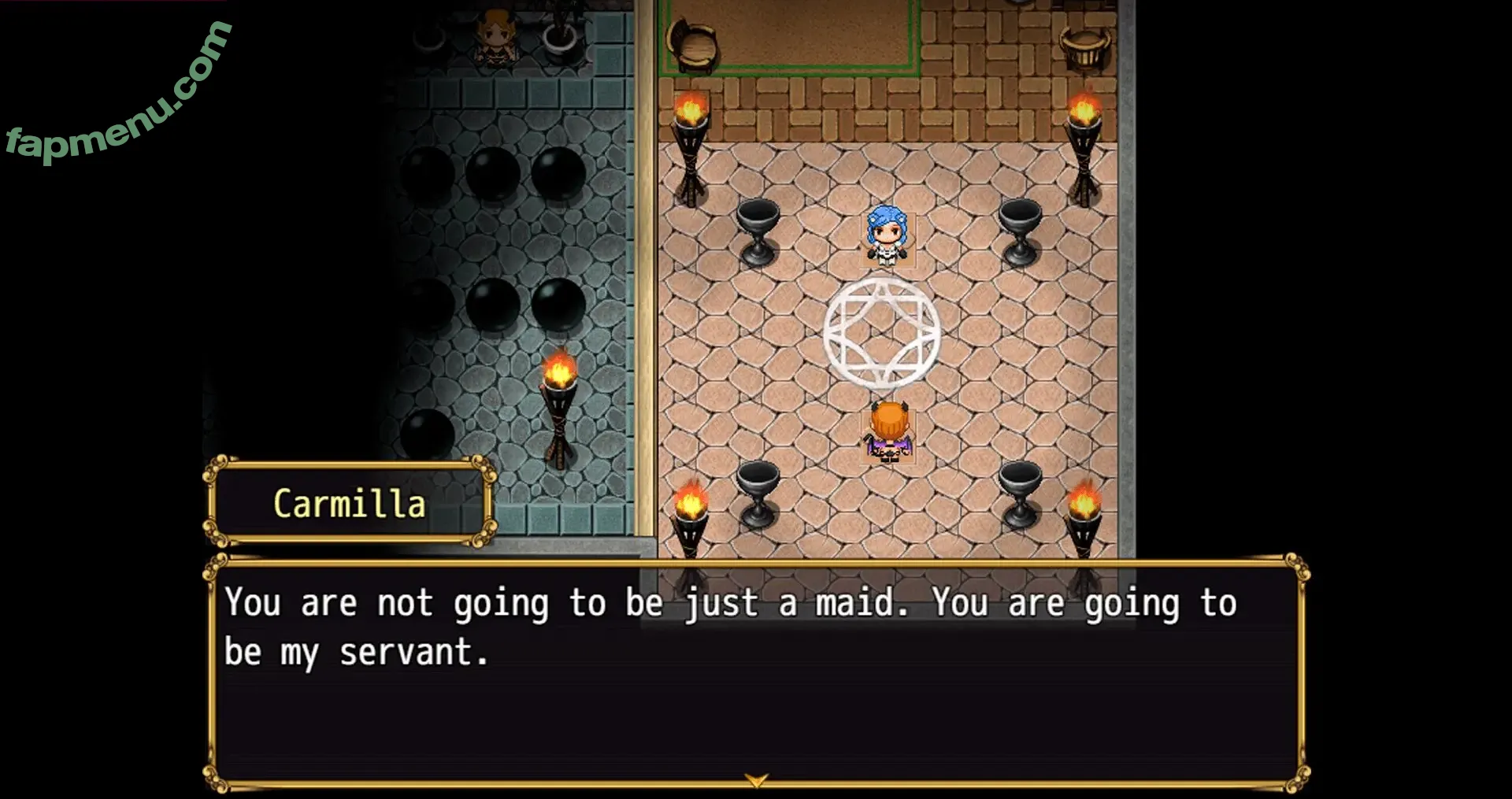Screen dimensions: 1512x799
Task: Click the dialogue continue arrow indicator
Action: (x=756, y=779)
